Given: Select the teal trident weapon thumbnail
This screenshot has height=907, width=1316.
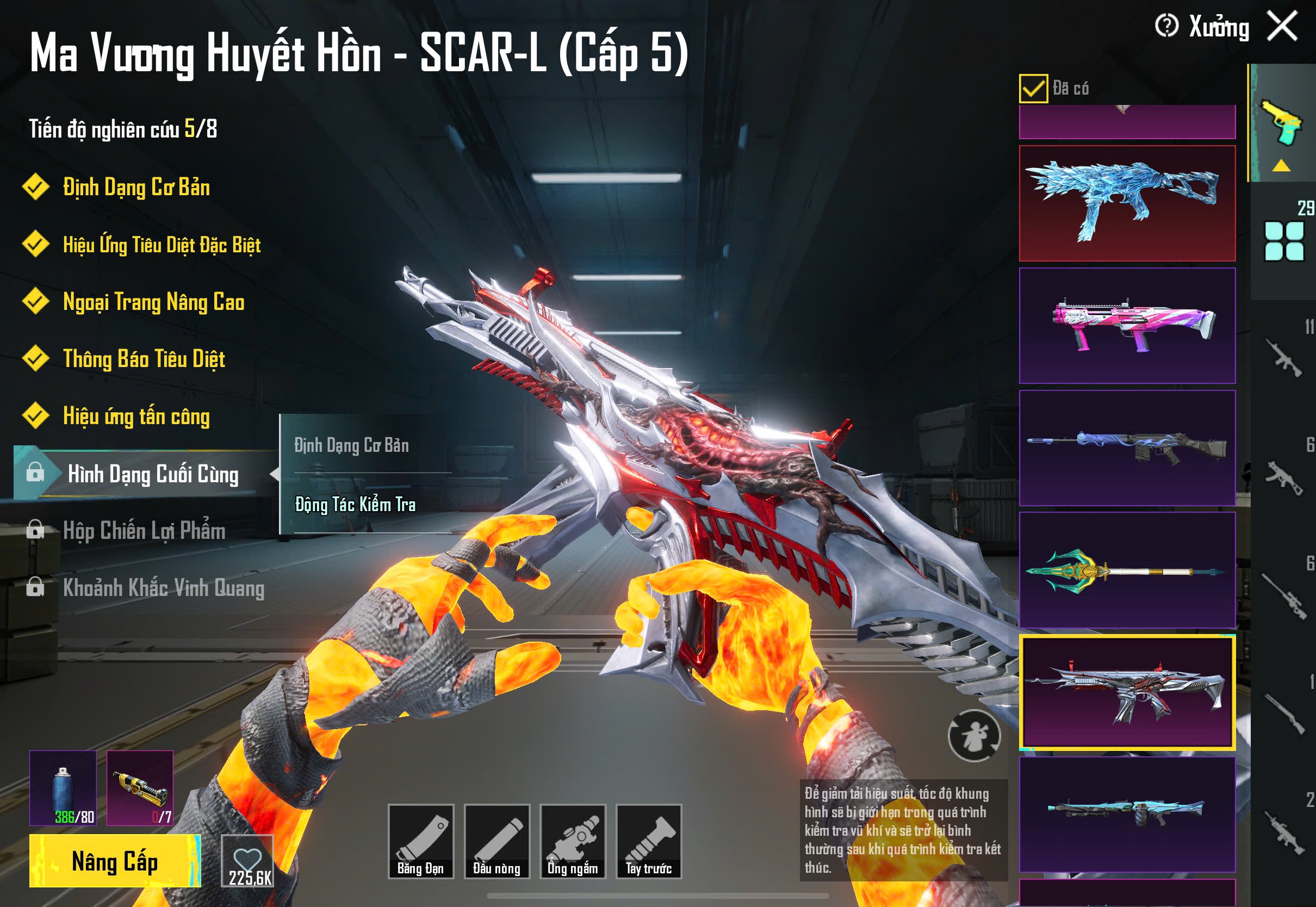Looking at the screenshot, I should 1127,570.
